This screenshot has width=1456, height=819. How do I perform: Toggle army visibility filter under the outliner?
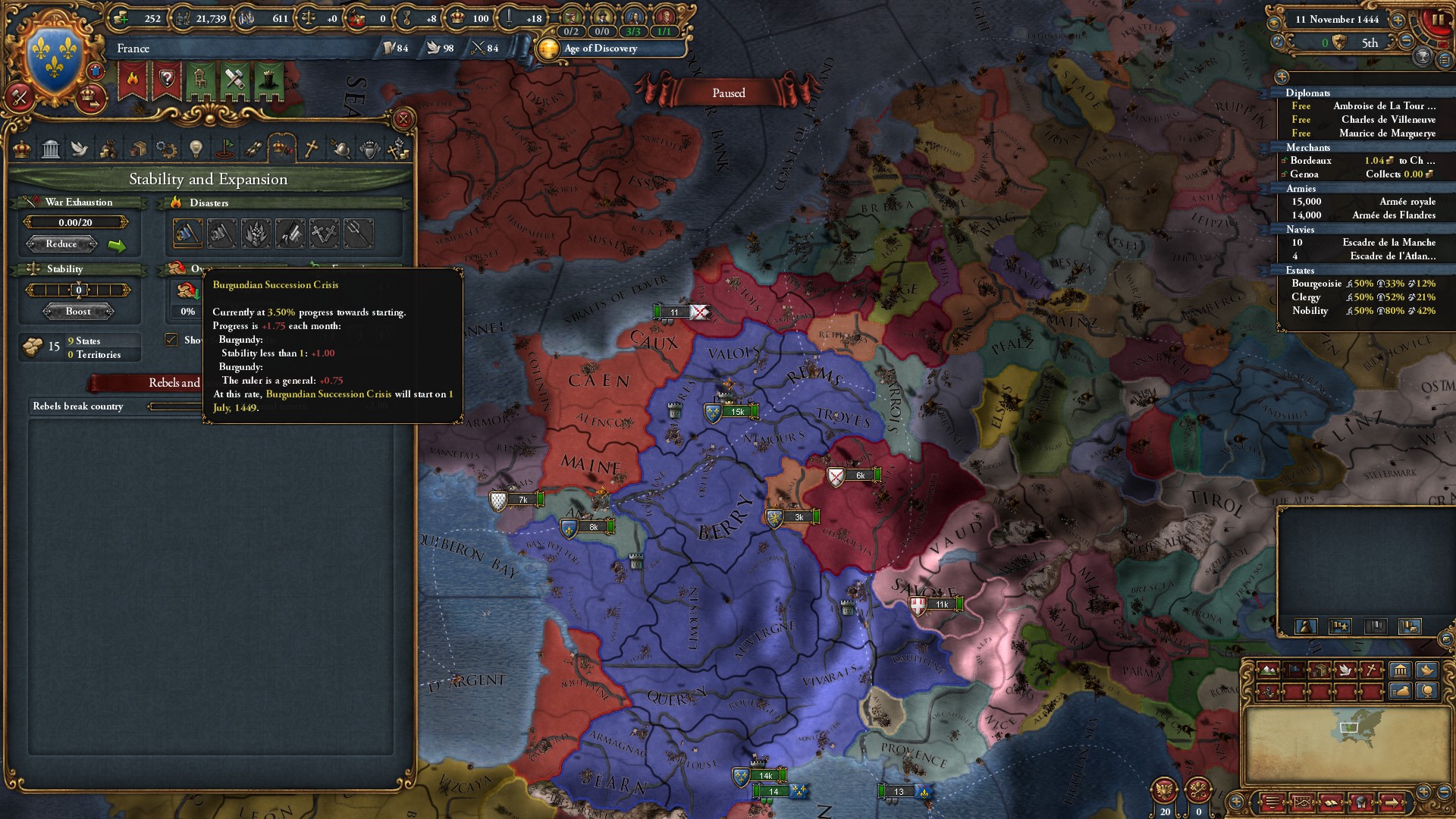[1307, 626]
